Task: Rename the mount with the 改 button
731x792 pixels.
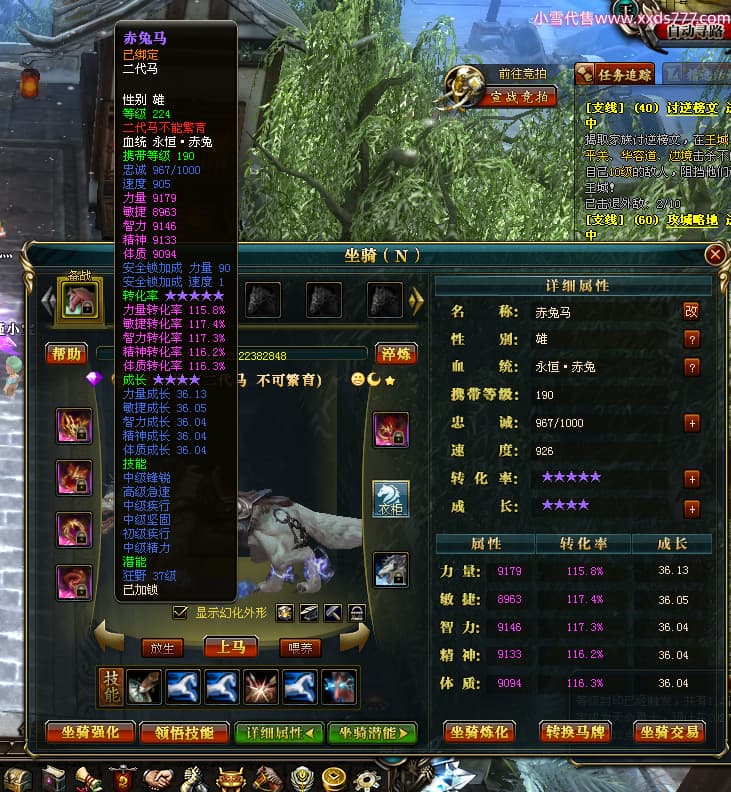Action: click(691, 311)
